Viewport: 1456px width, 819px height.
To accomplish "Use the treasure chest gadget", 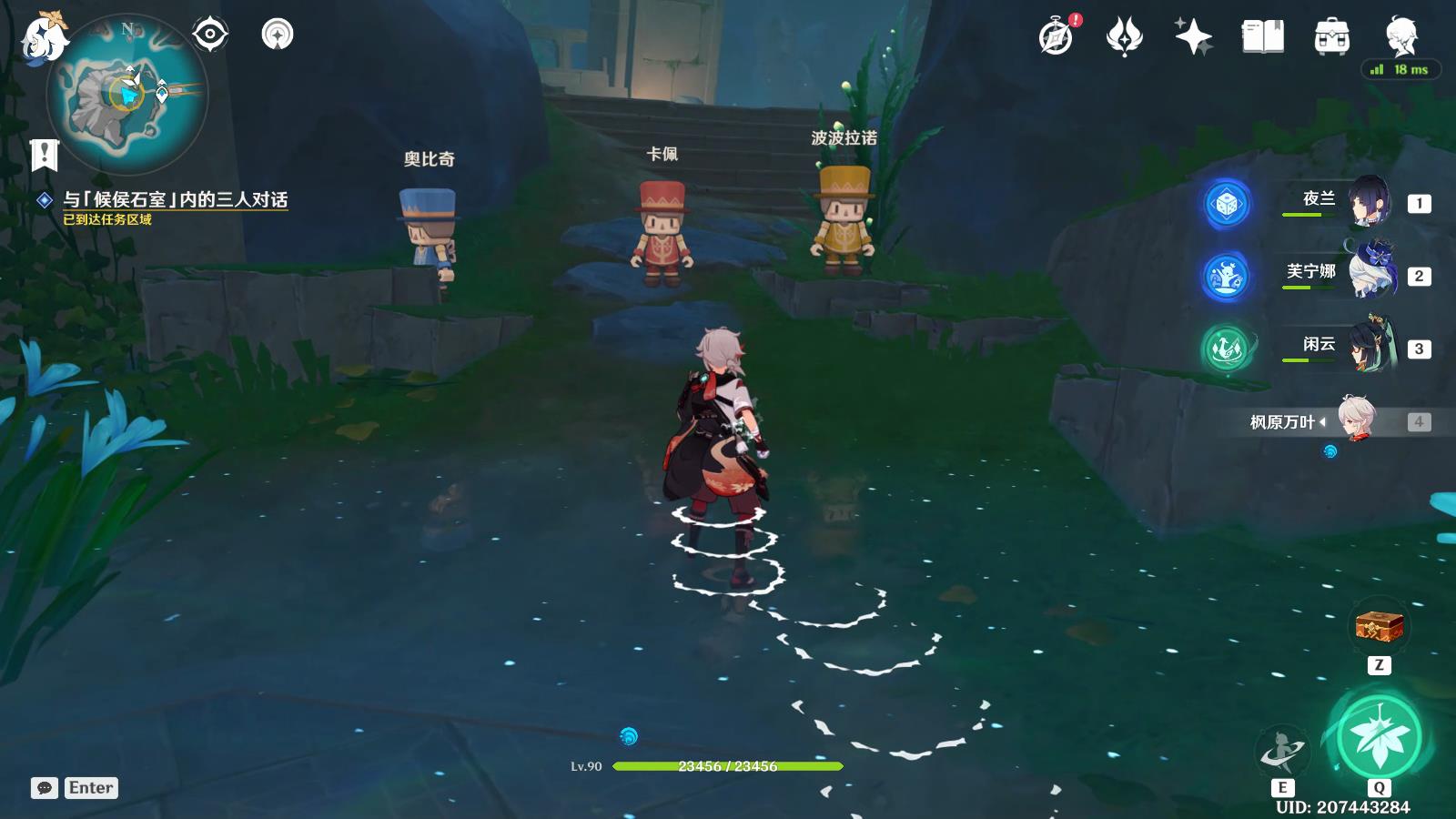I will click(1379, 626).
